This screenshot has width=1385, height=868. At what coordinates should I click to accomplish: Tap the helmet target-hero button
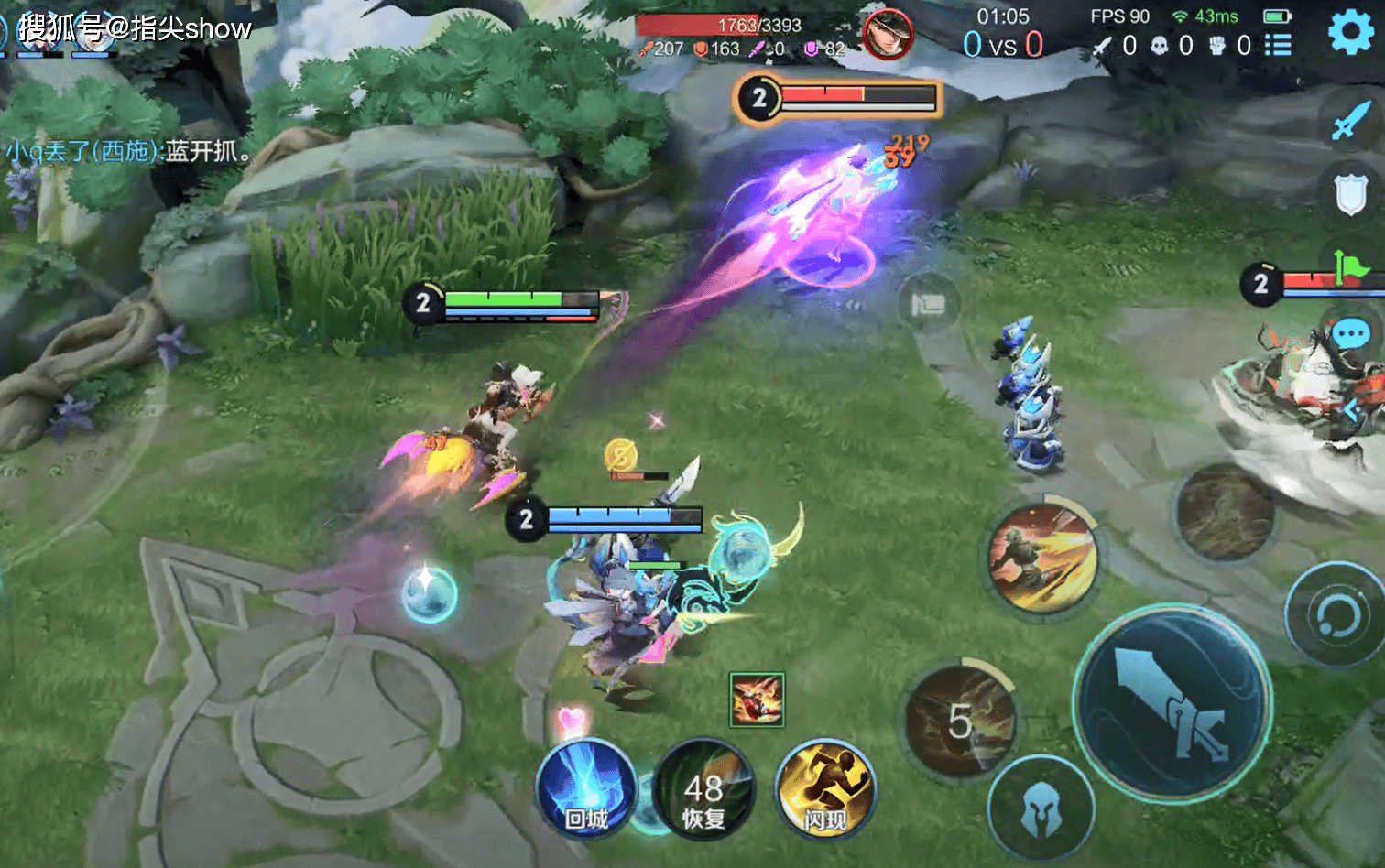point(1041,809)
